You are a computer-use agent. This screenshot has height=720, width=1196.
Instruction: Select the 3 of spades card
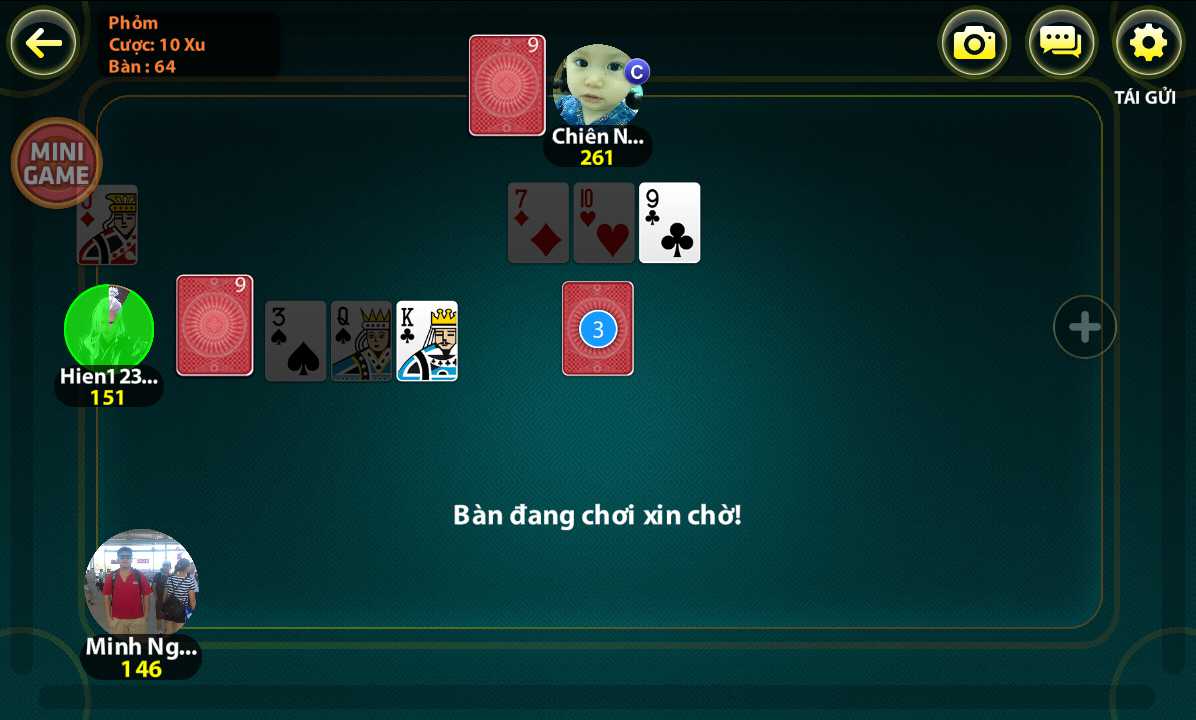tap(295, 341)
